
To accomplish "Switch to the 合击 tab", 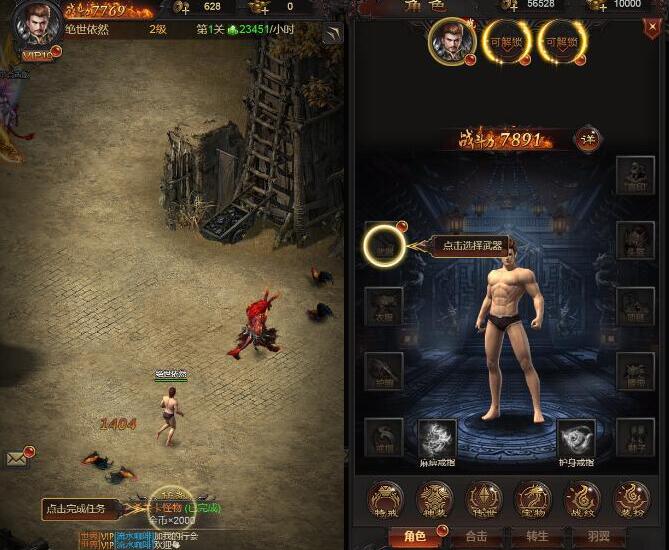I will [x=476, y=537].
